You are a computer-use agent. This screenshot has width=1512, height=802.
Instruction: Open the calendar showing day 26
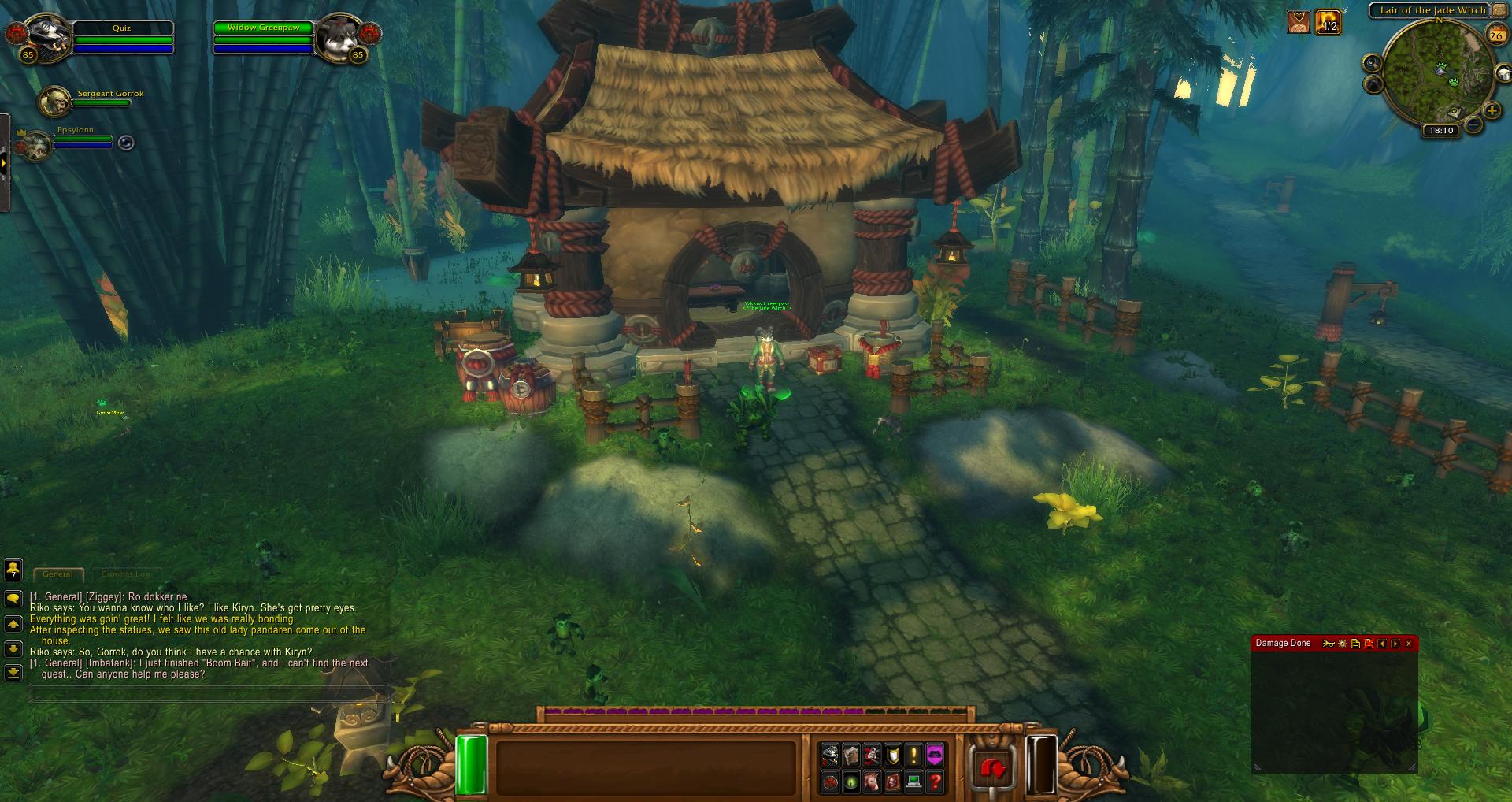tap(1495, 34)
